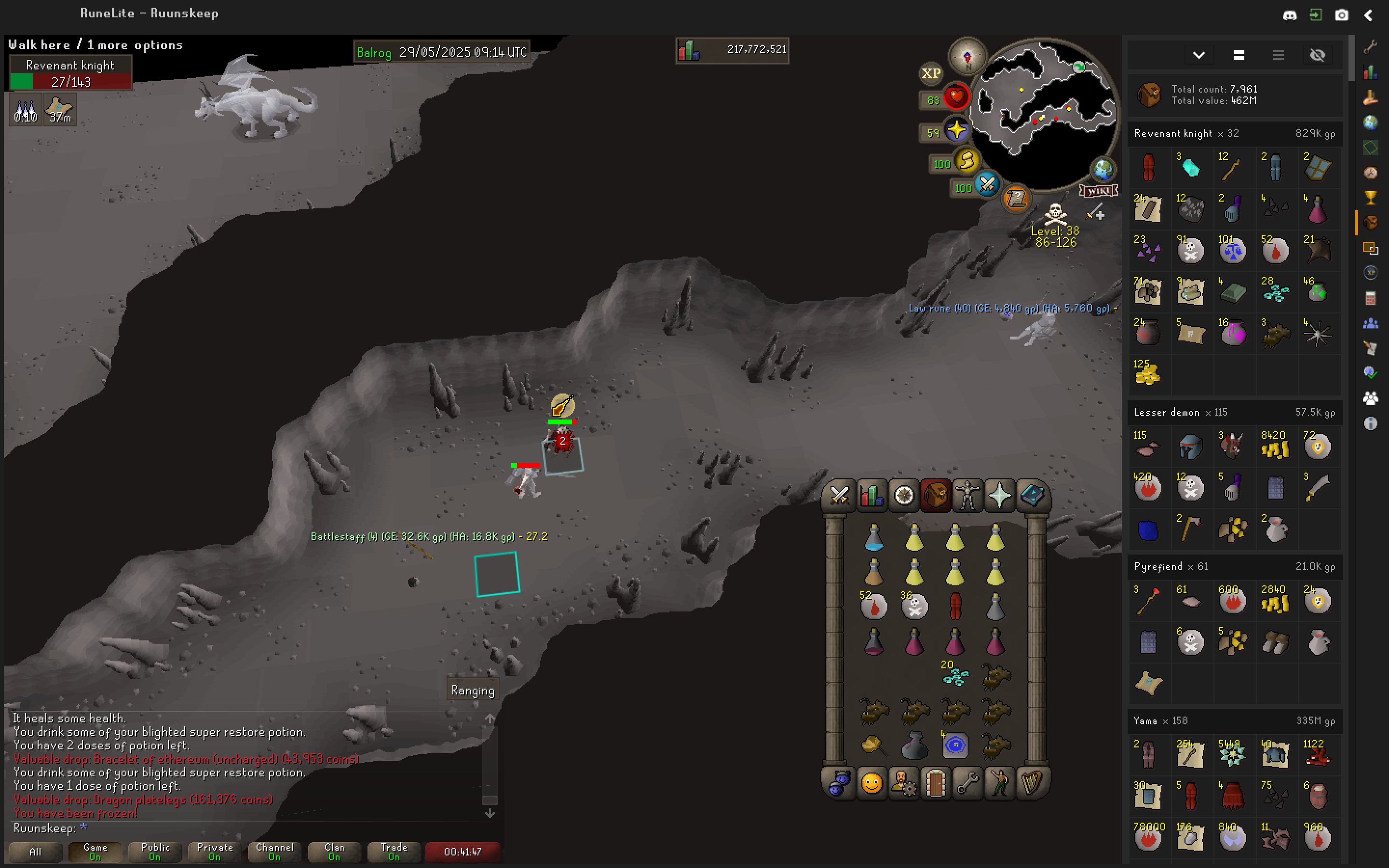Click the XP drops button
This screenshot has width=1389, height=868.
coord(930,73)
